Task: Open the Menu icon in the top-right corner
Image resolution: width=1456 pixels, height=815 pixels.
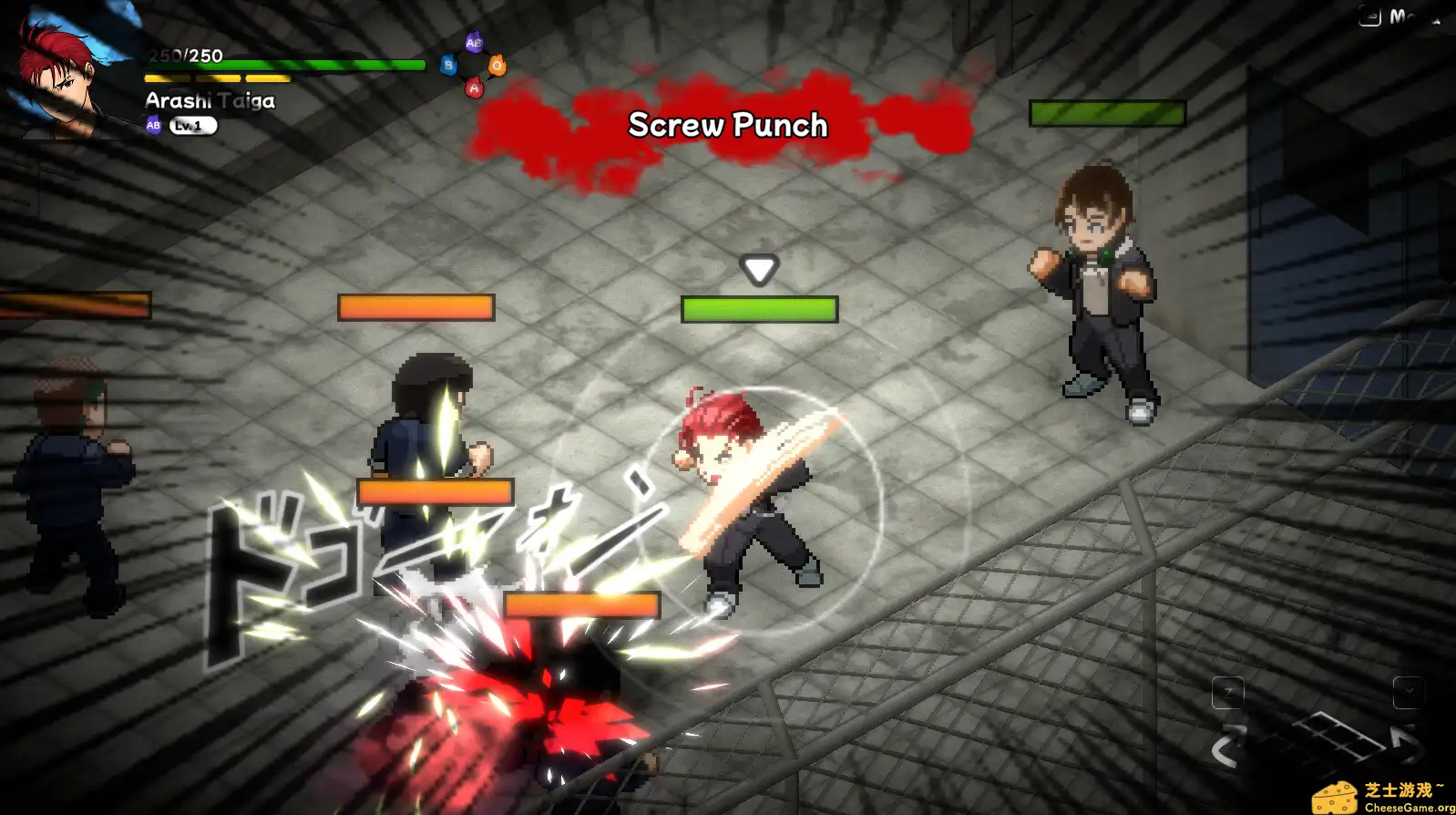Action: [x=1369, y=15]
